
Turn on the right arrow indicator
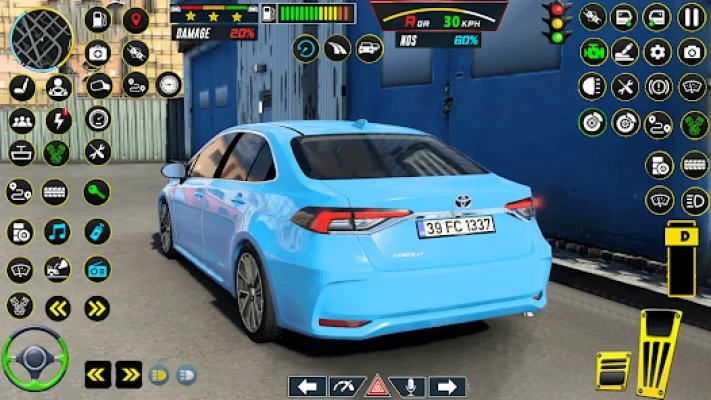point(447,386)
